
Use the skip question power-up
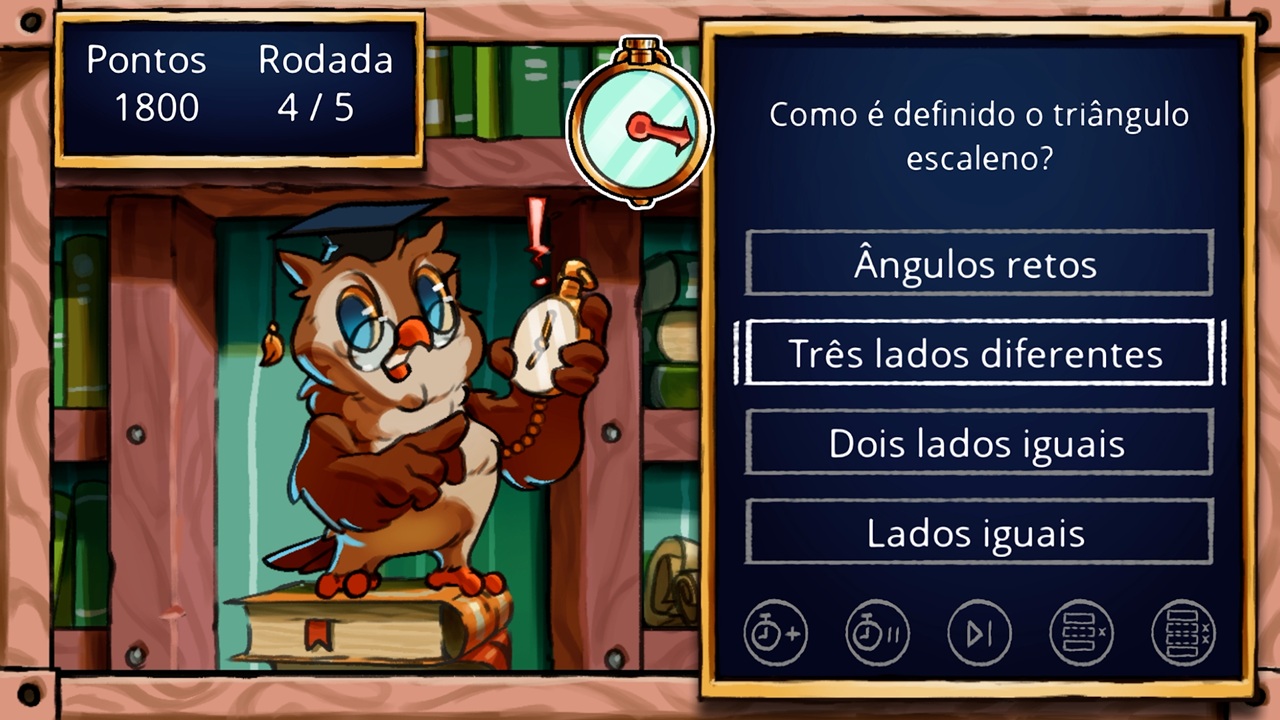pyautogui.click(x=979, y=632)
